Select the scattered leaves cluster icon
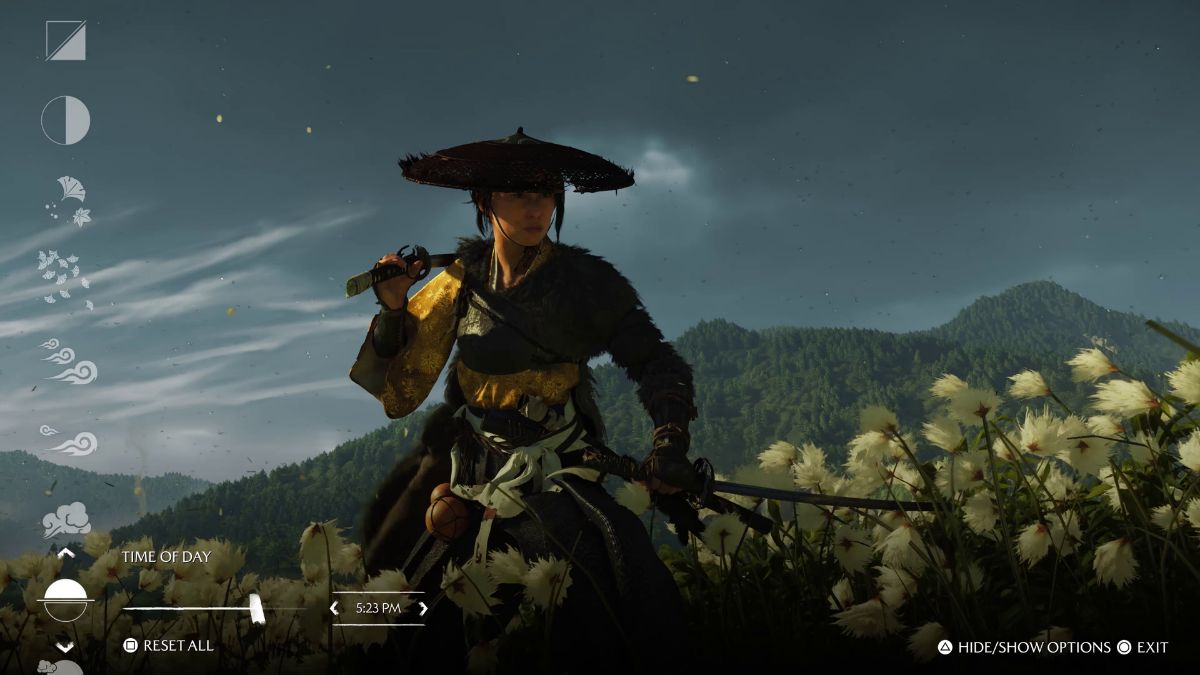The height and width of the screenshot is (675, 1200). (x=64, y=276)
